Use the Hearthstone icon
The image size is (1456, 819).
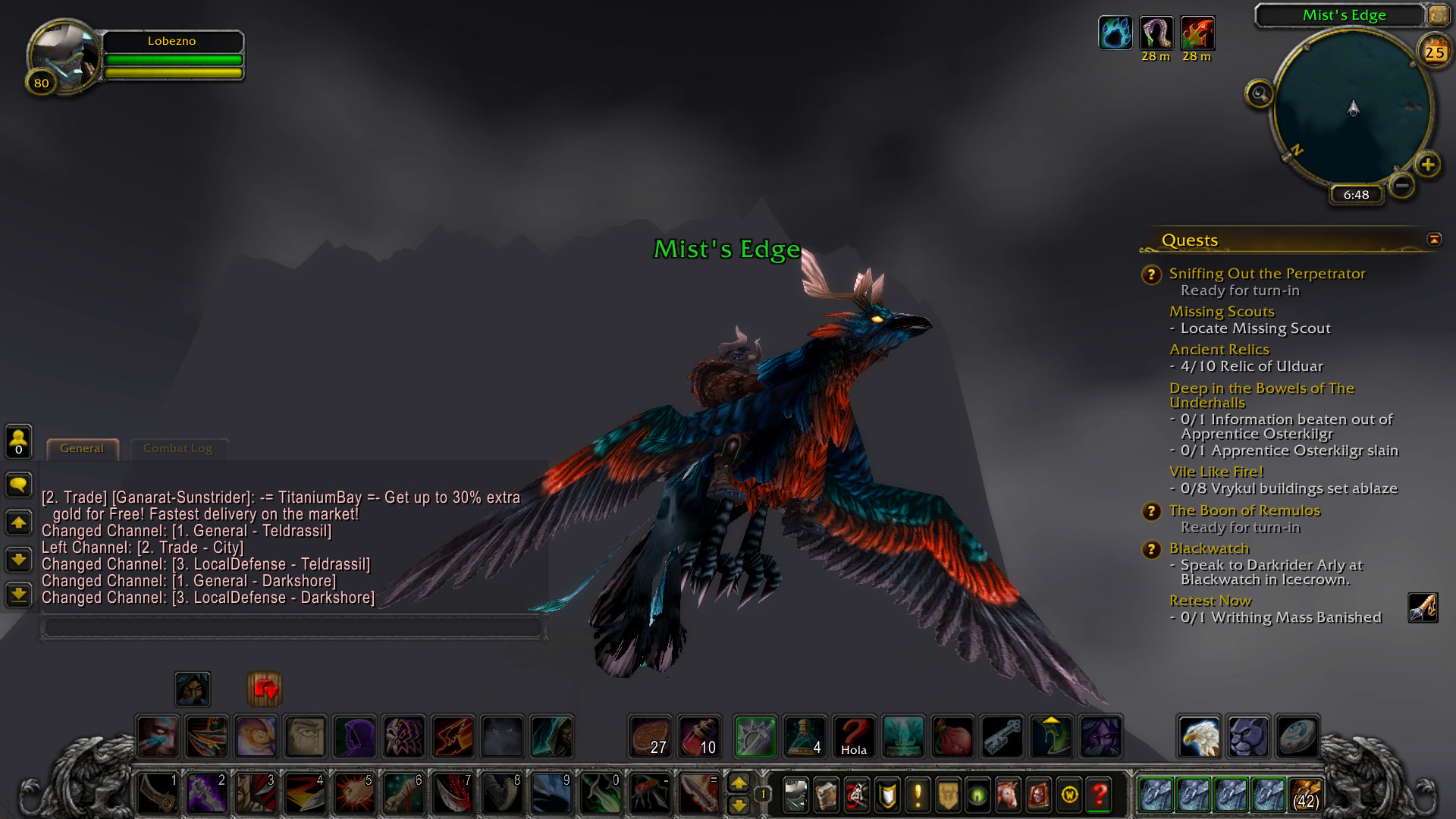pos(1297,736)
